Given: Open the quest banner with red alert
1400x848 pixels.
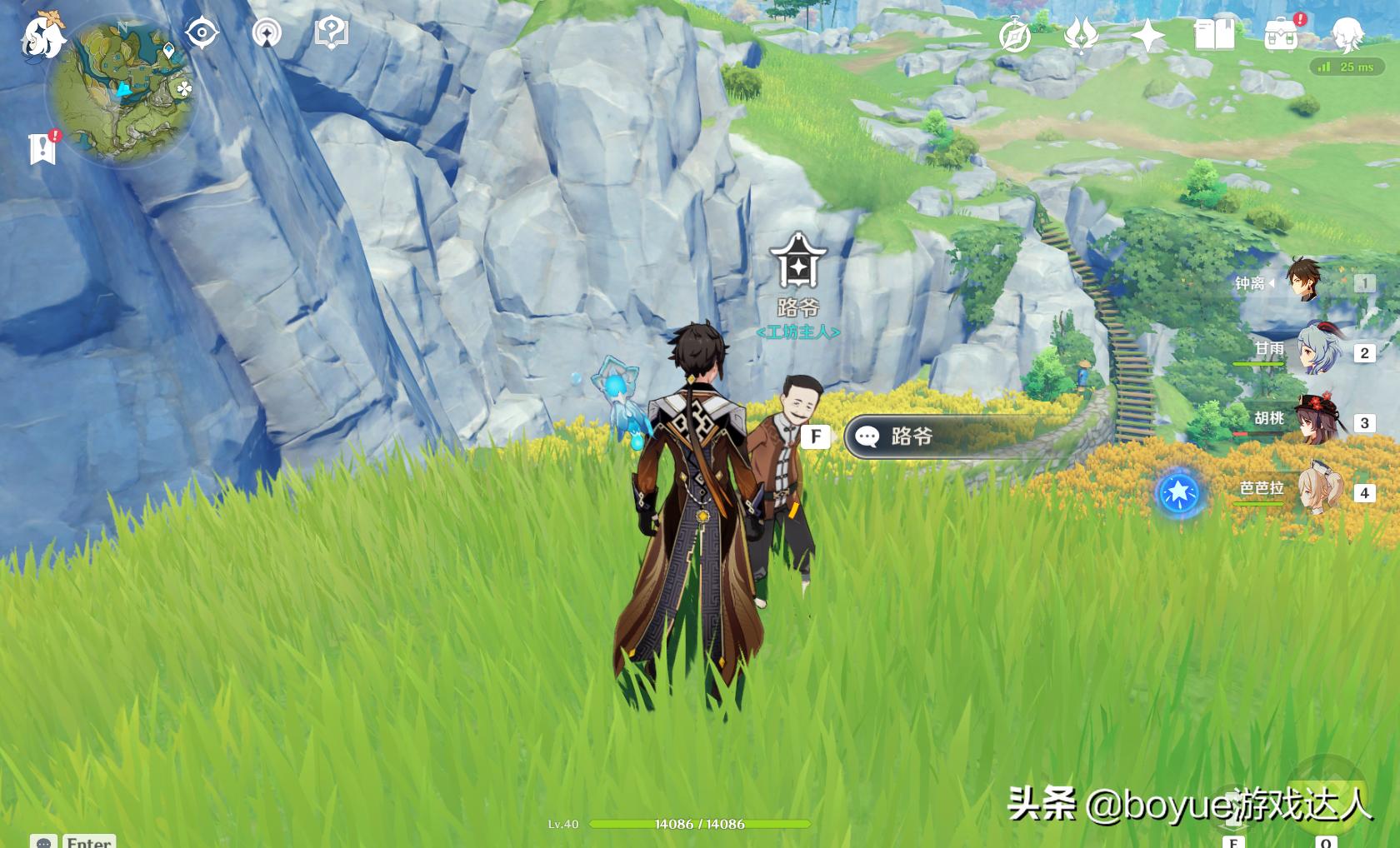Looking at the screenshot, I should pos(42,147).
